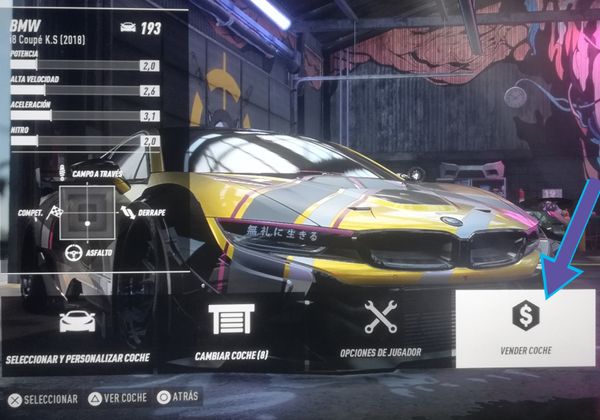Open the Cambiar Coche option
Screen dimensions: 600x420
pyautogui.click(x=231, y=329)
